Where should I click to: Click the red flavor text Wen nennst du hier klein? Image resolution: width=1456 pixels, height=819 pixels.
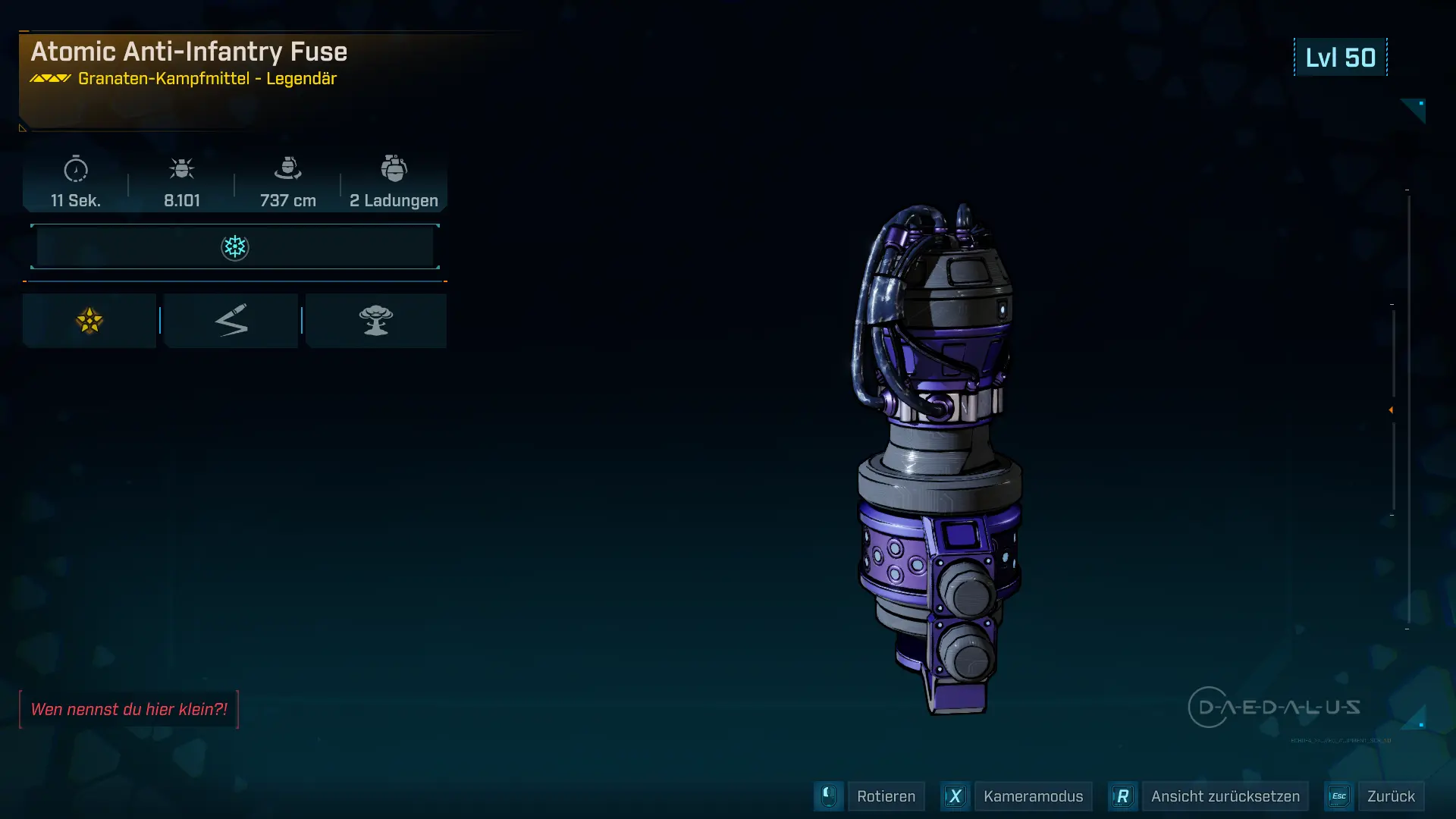coord(129,709)
